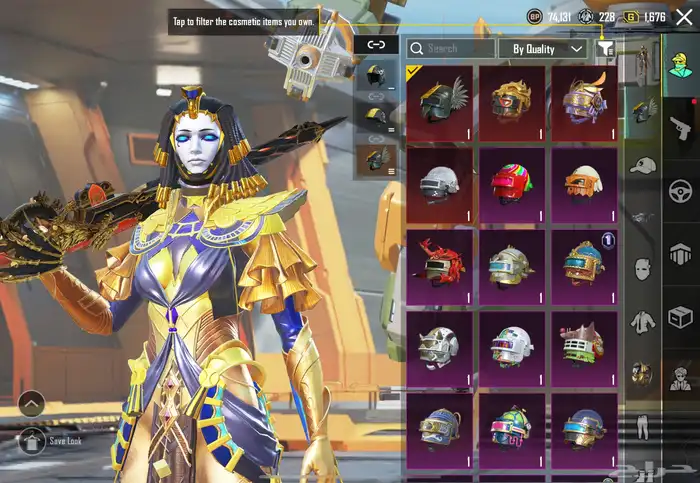Show the pants subcategory
Viewport: 700px width, 483px height.
point(642,425)
